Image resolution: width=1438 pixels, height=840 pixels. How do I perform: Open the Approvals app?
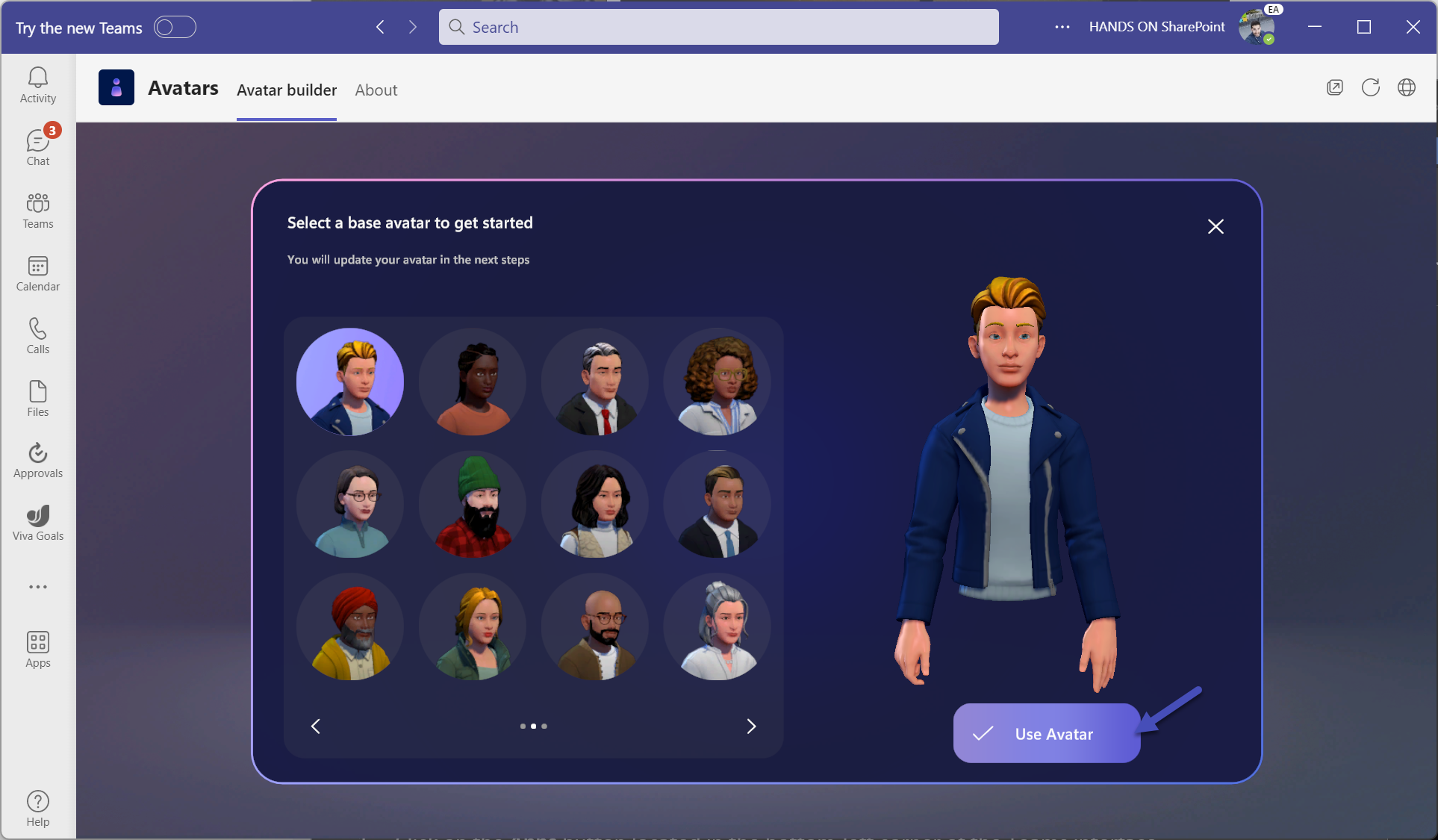(37, 460)
